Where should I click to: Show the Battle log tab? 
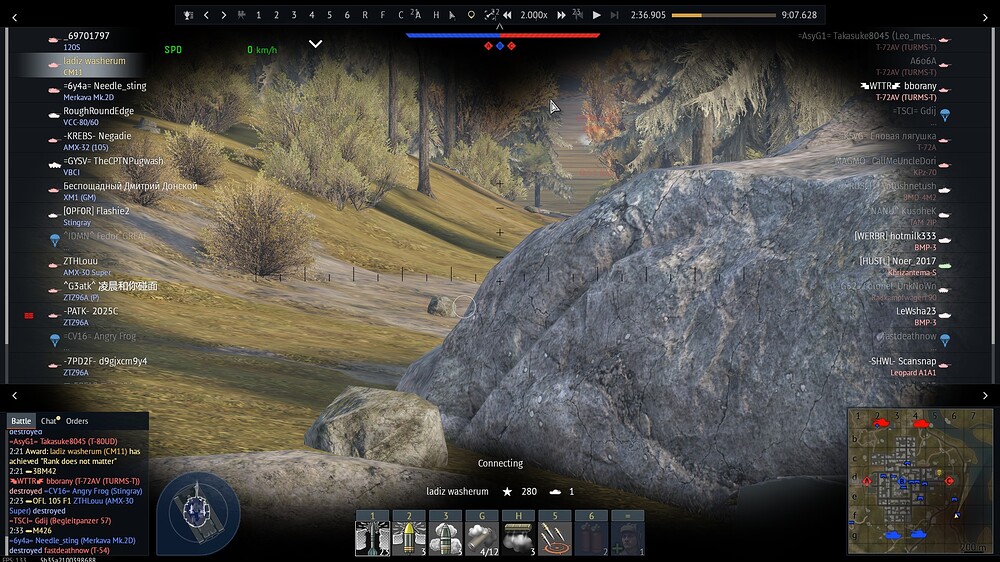[x=20, y=421]
